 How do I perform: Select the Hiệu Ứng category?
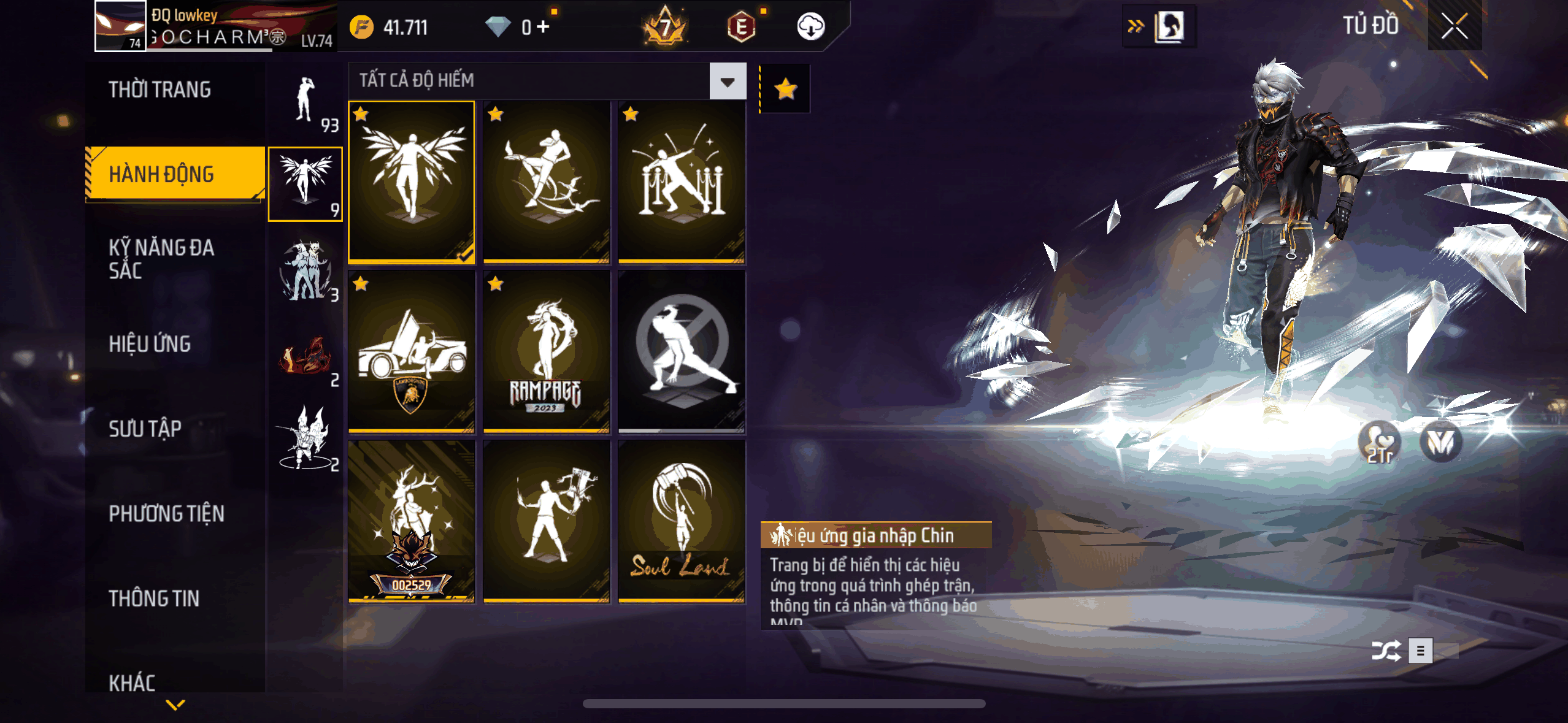(x=150, y=344)
